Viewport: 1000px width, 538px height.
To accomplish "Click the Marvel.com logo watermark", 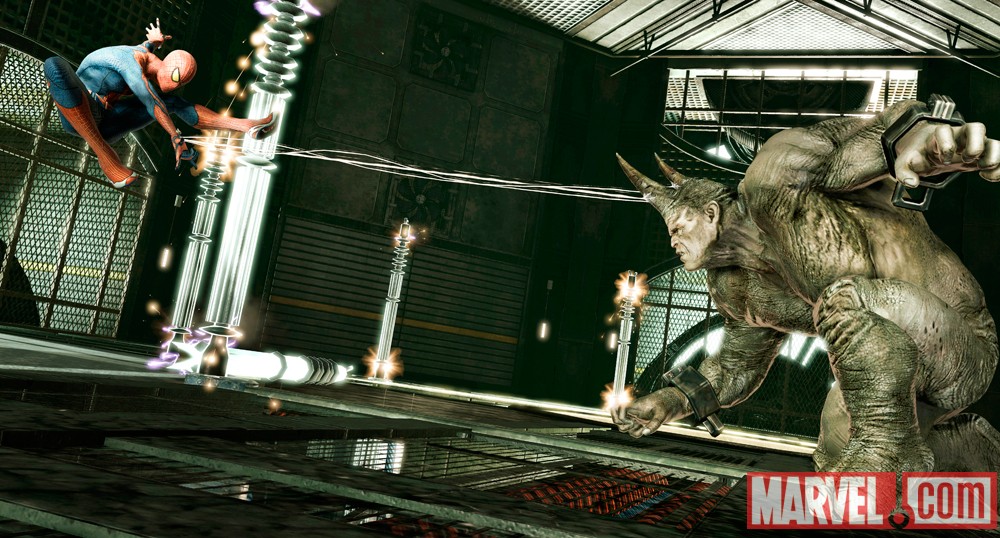I will pyautogui.click(x=871, y=499).
